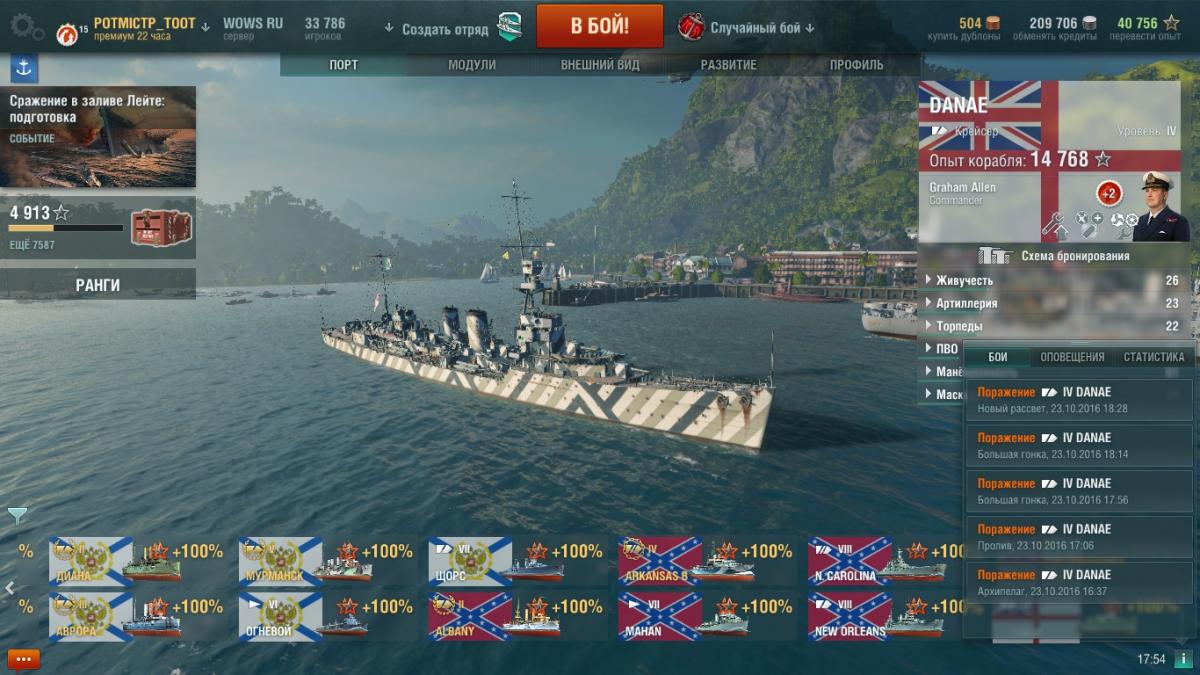1200x675 pixels.
Task: Show the Профиль tab
Action: (x=856, y=65)
